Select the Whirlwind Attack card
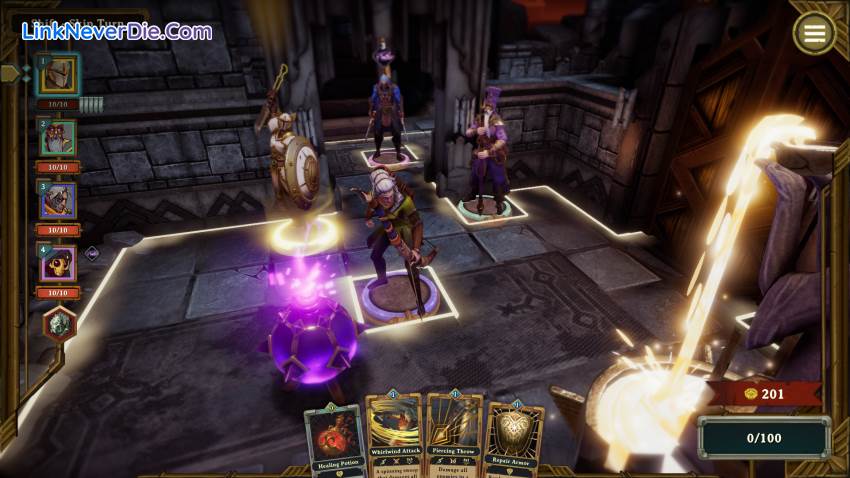This screenshot has height=478, width=850. pyautogui.click(x=393, y=436)
